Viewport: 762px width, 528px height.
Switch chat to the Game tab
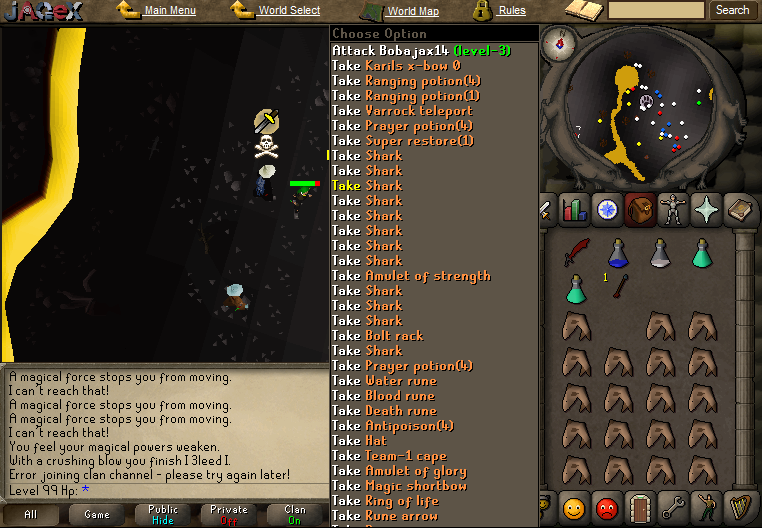pos(97,514)
